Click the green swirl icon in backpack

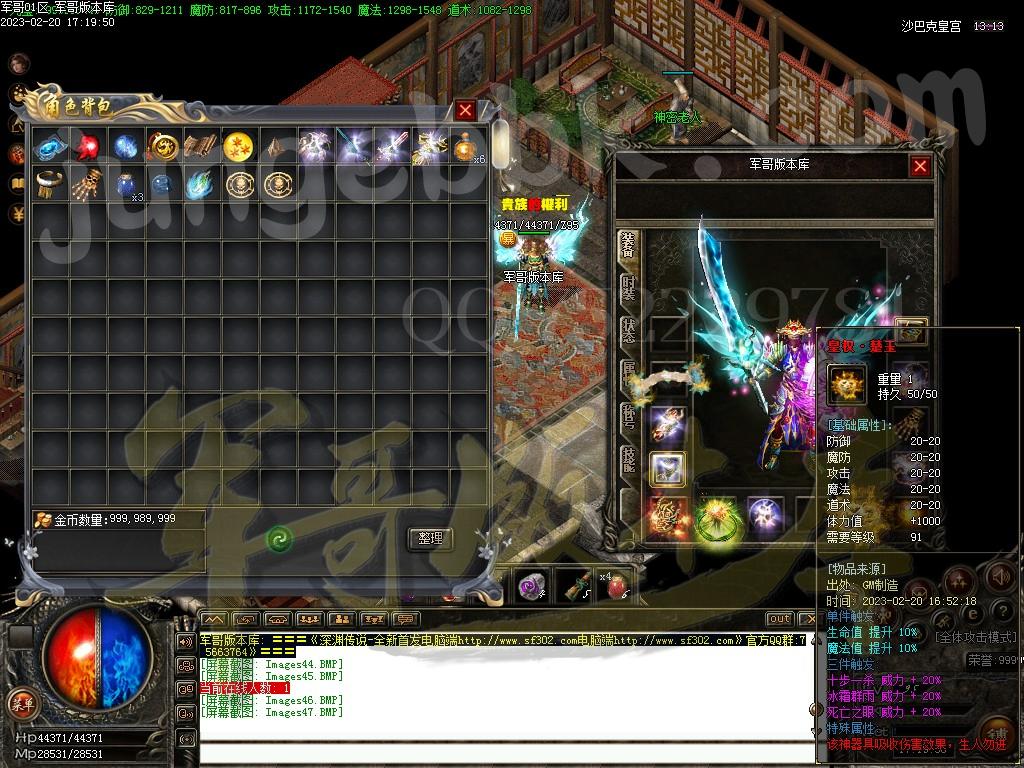tap(279, 539)
